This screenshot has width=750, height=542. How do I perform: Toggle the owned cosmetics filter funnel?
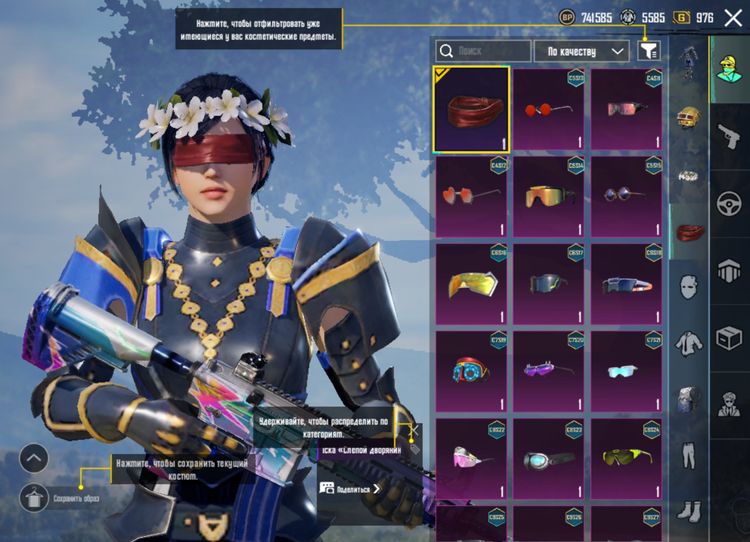(649, 50)
